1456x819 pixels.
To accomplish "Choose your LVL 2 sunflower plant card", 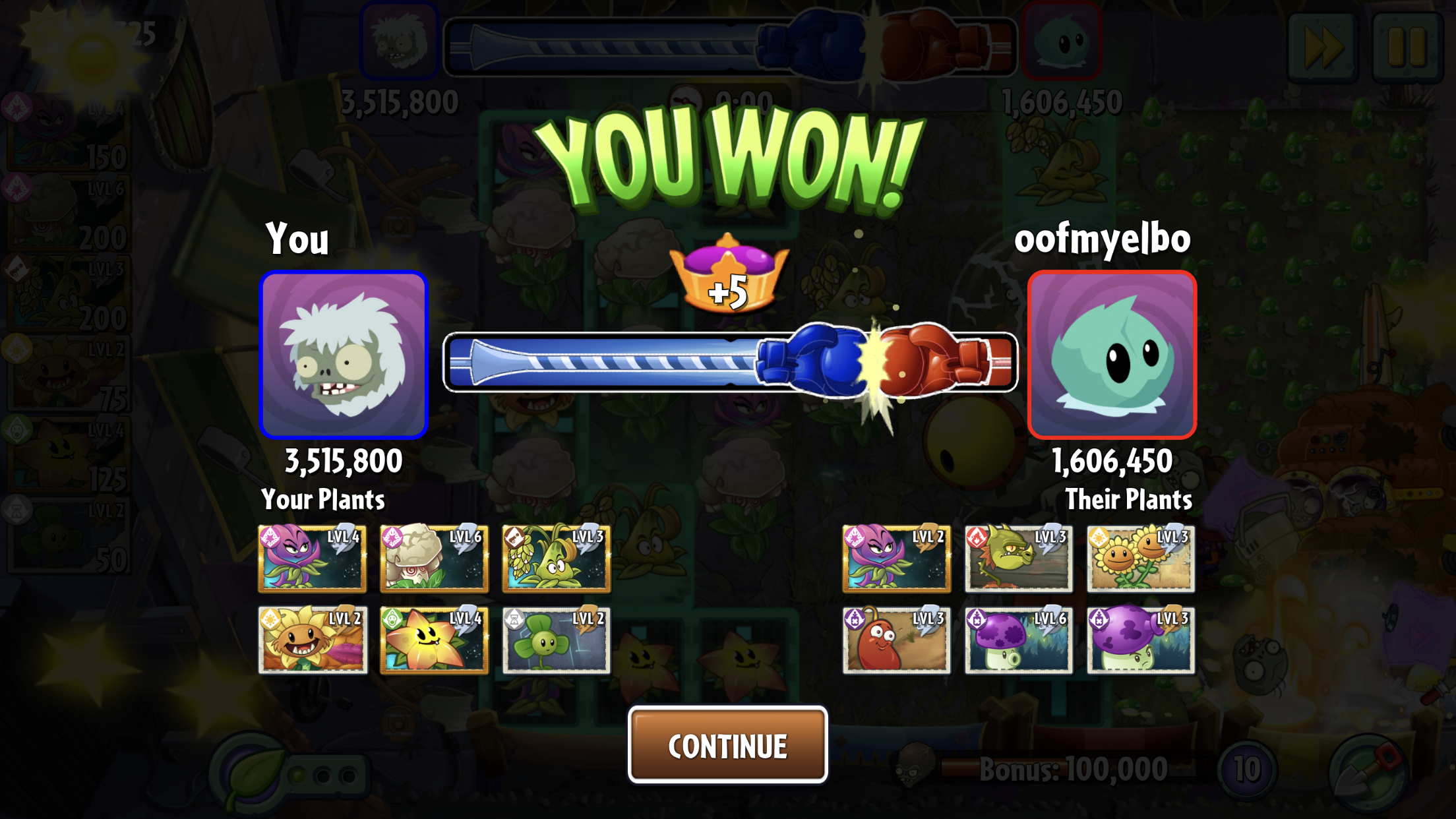I will point(313,640).
